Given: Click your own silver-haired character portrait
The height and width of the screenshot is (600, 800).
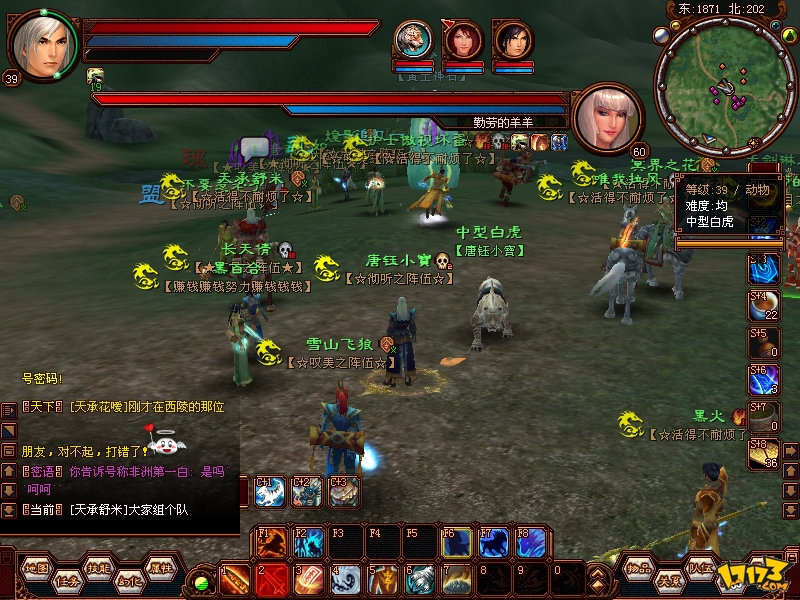Looking at the screenshot, I should (40, 42).
